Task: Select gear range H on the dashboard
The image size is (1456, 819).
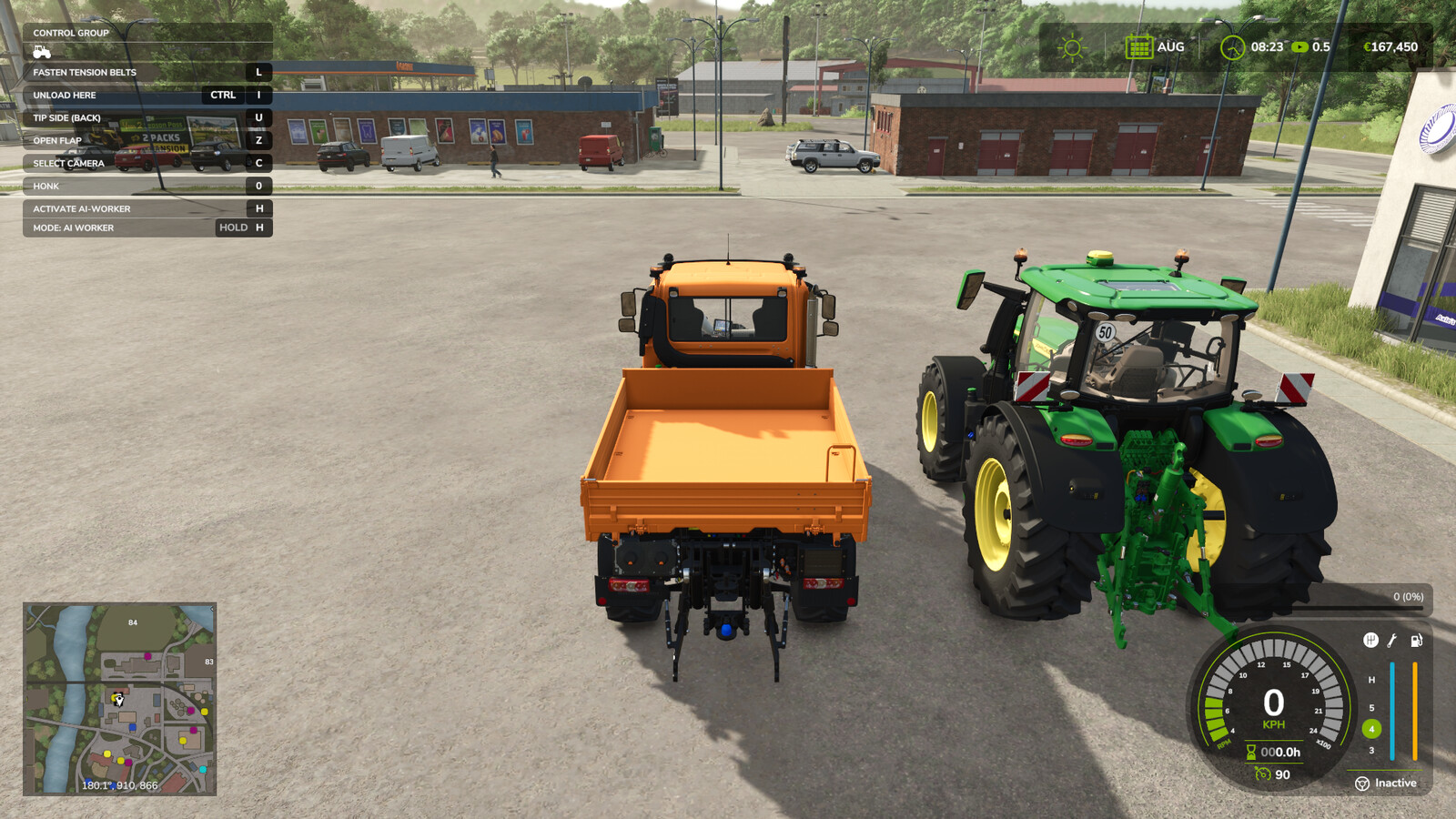Action: coord(1373,678)
